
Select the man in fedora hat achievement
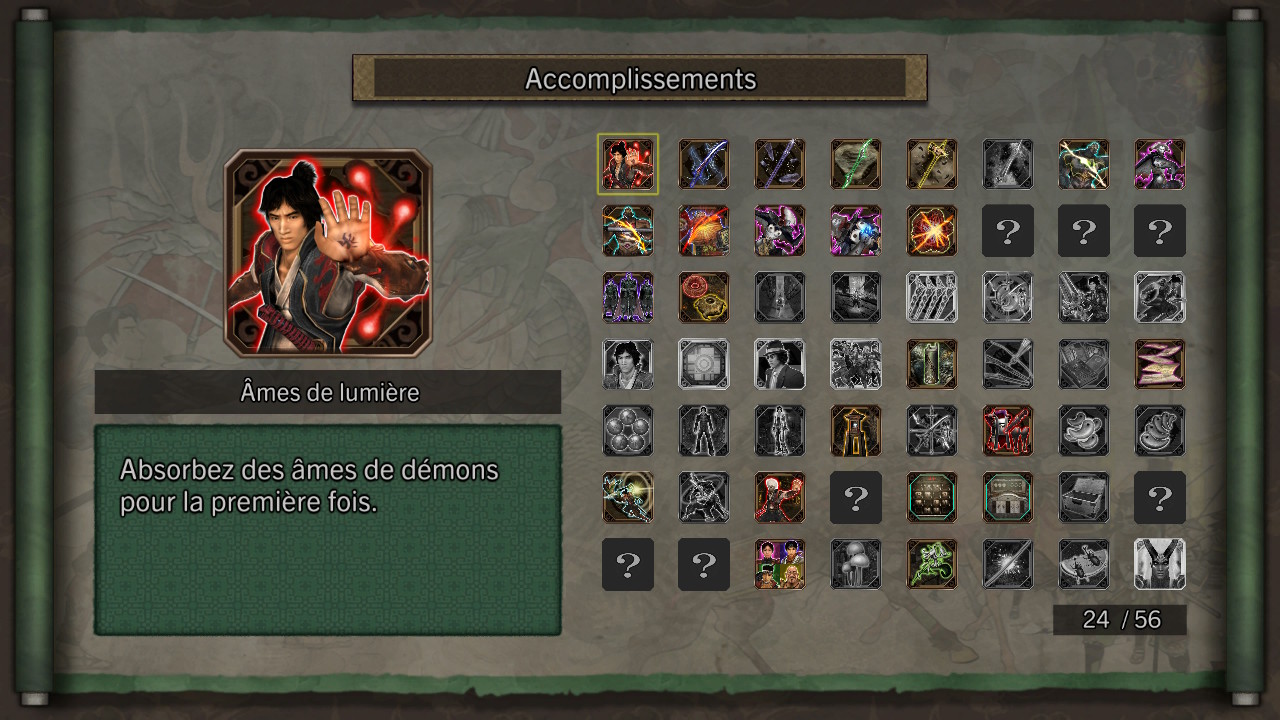click(780, 364)
